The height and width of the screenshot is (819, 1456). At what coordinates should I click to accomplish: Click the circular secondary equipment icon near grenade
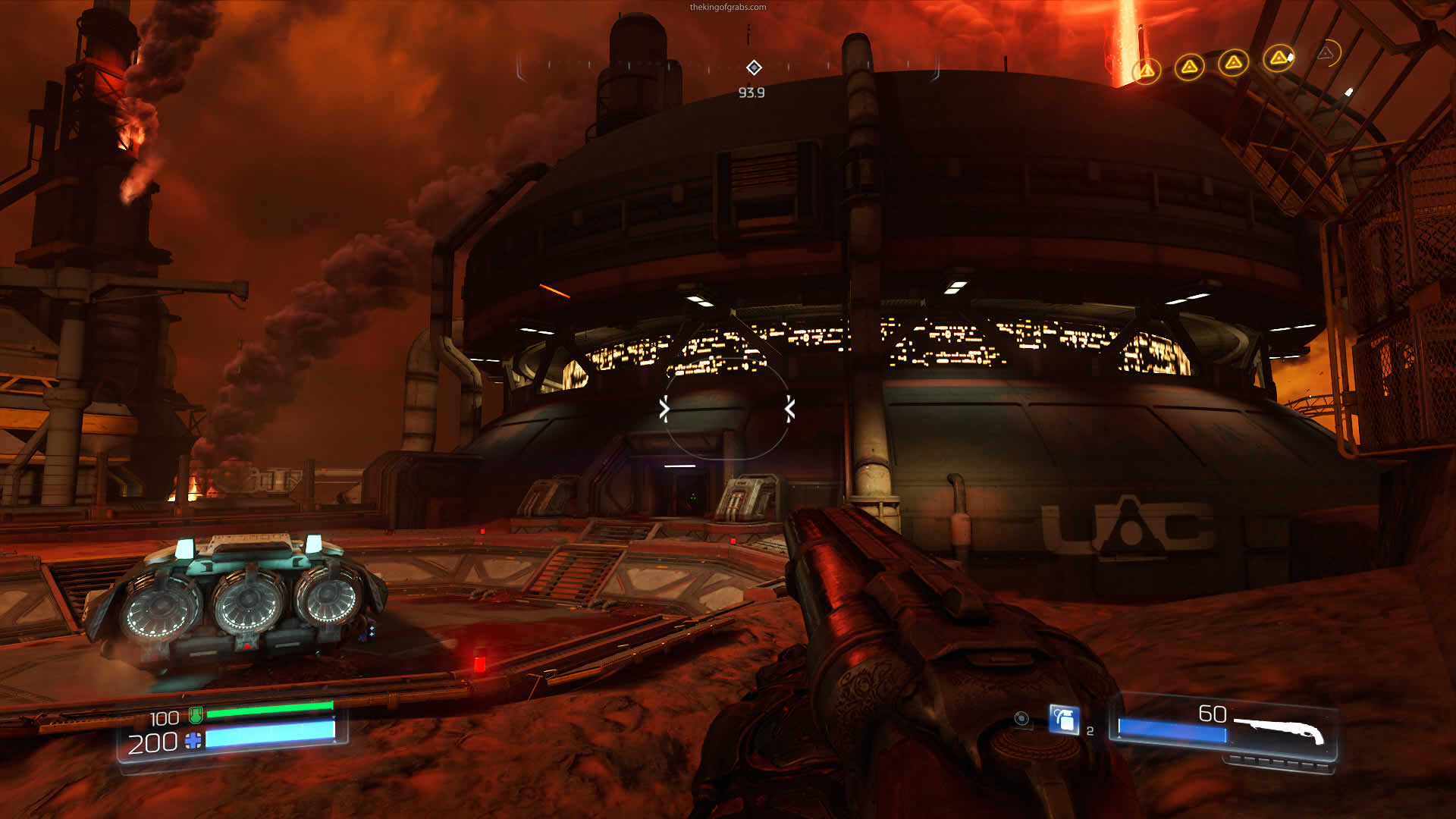point(1021,719)
